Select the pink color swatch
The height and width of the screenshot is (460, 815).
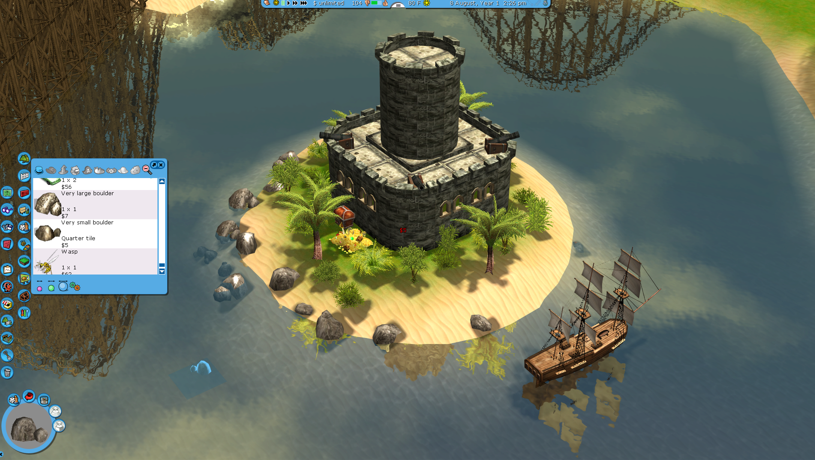(40, 288)
